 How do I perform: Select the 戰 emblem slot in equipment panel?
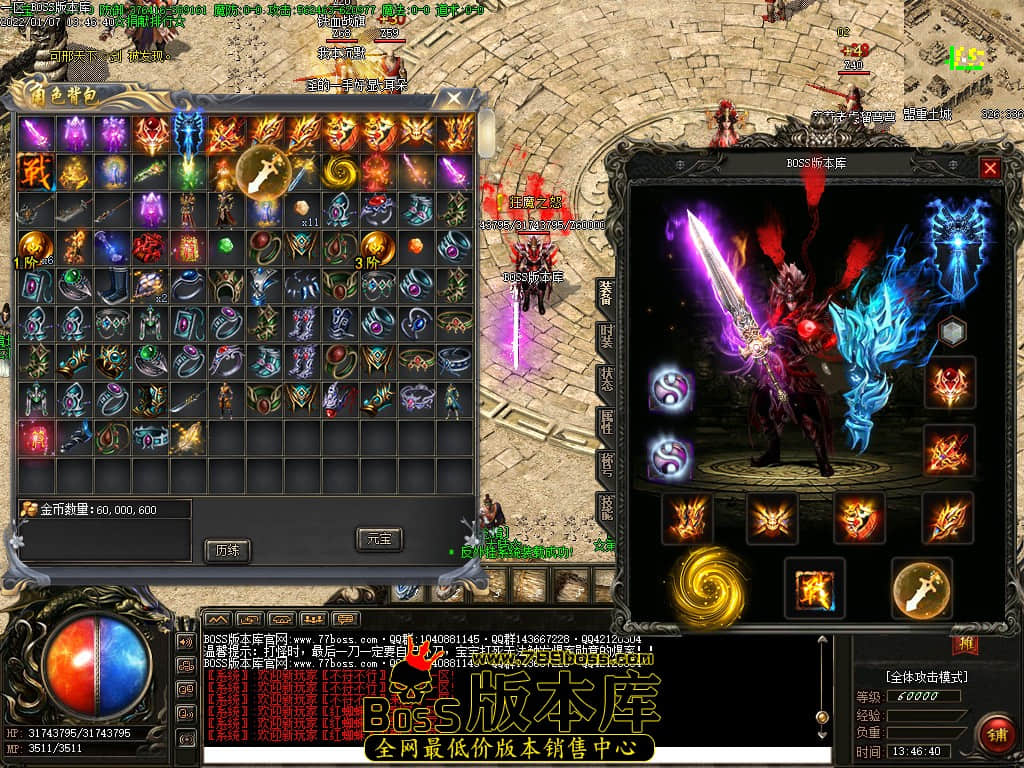(814, 587)
